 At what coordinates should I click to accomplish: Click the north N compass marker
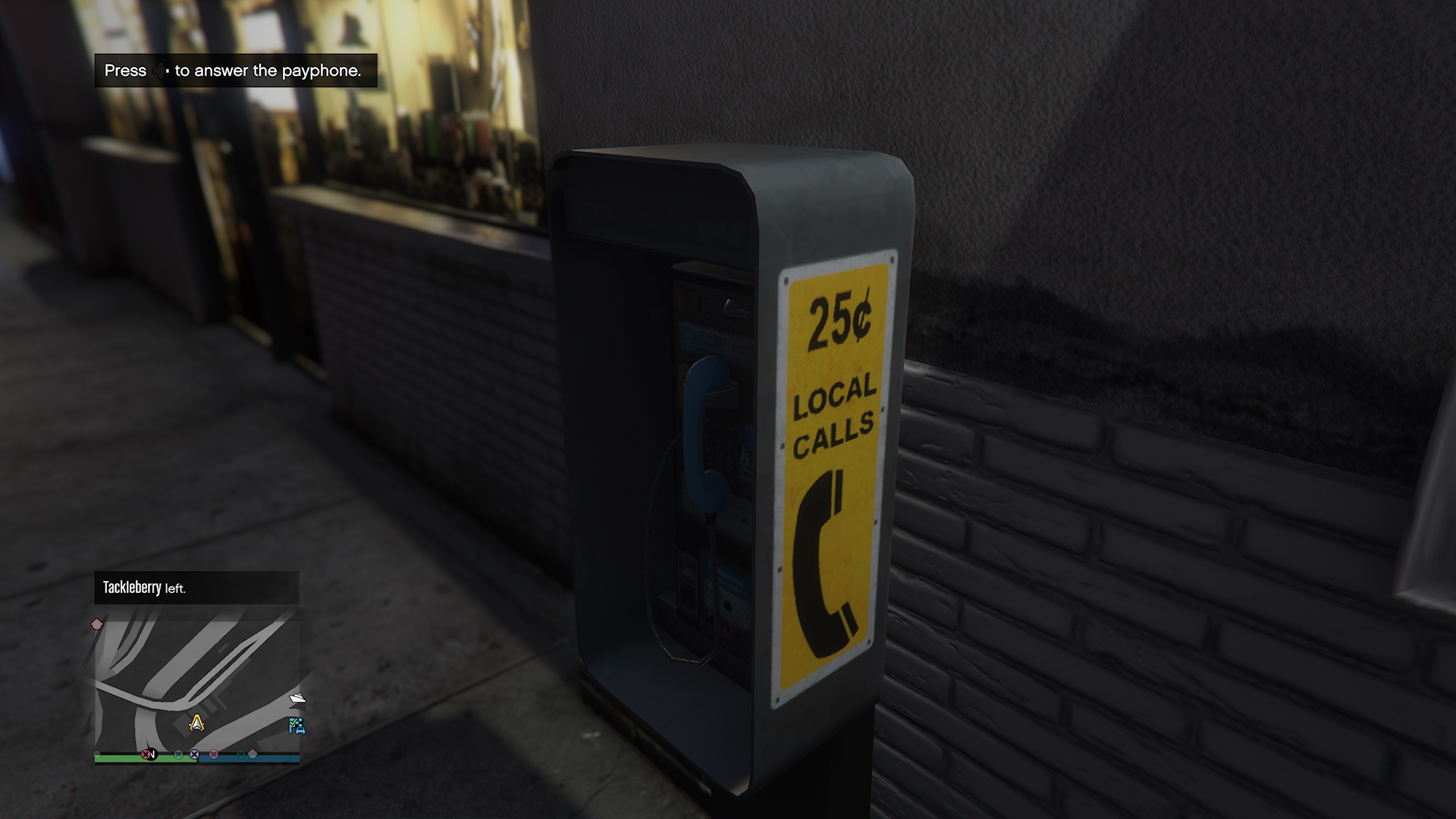(152, 755)
